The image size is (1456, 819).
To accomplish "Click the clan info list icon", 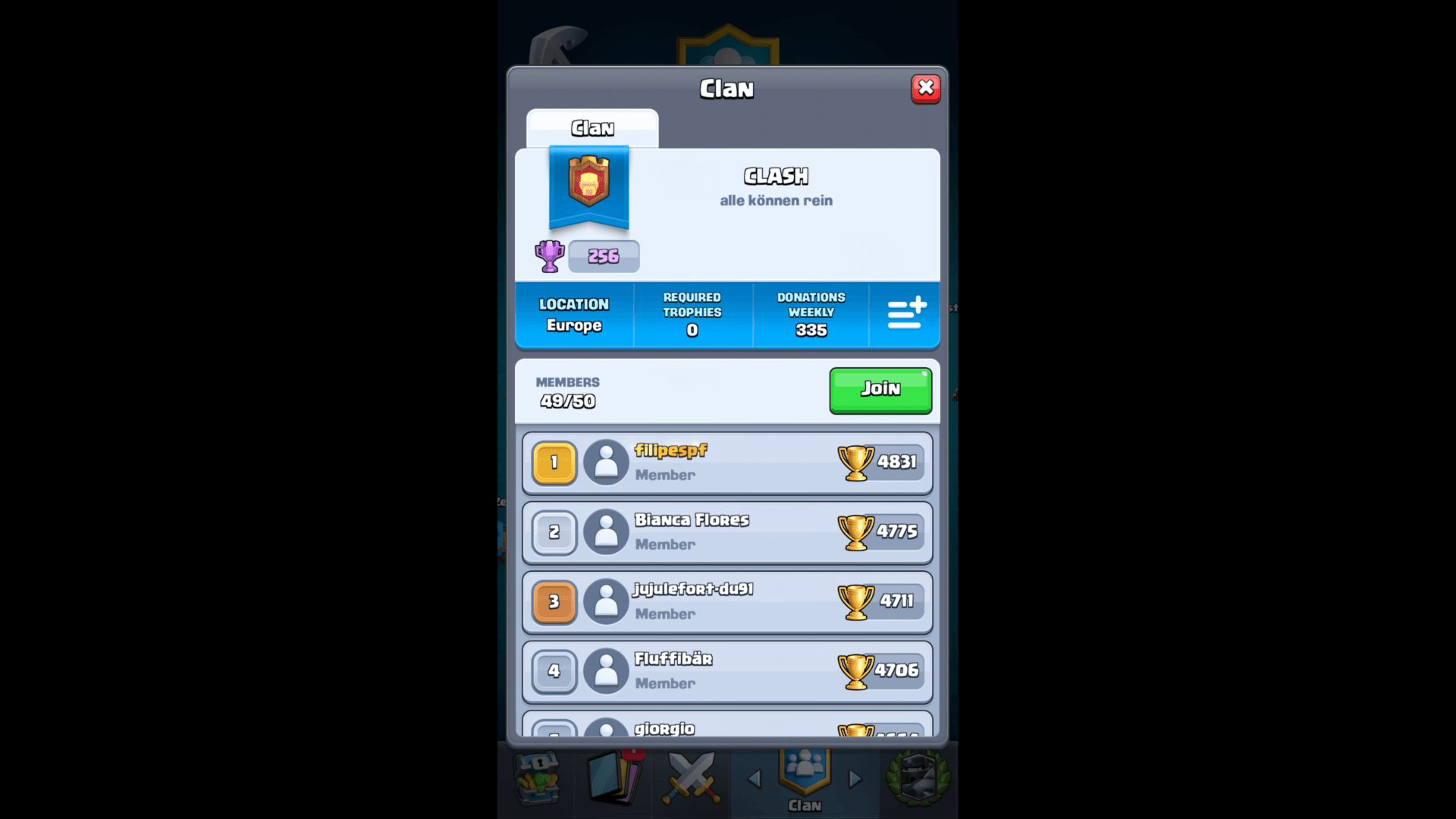I will tap(905, 315).
